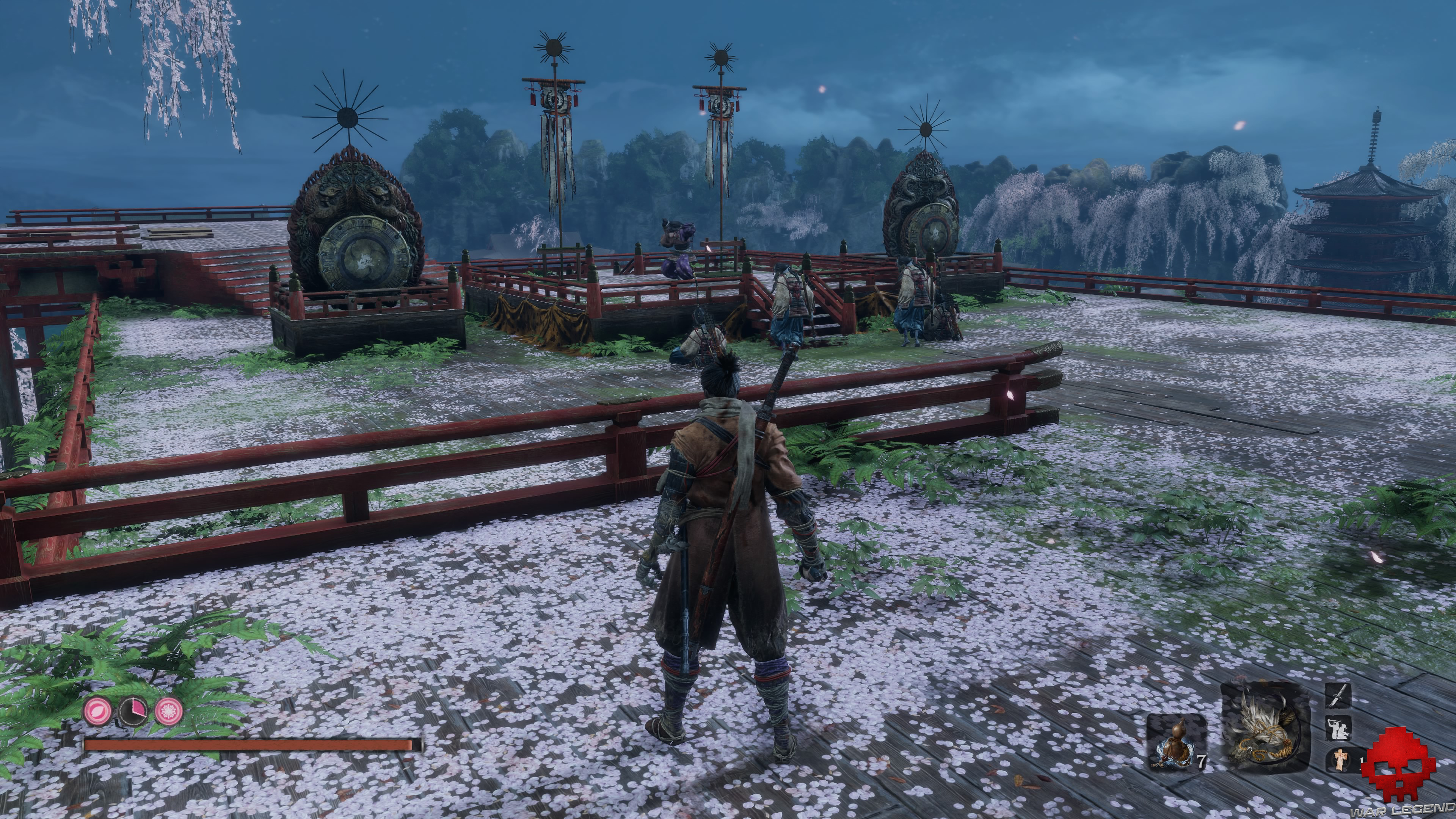Click the partly filled dark resurrection node
The height and width of the screenshot is (819, 1456).
coord(133,711)
